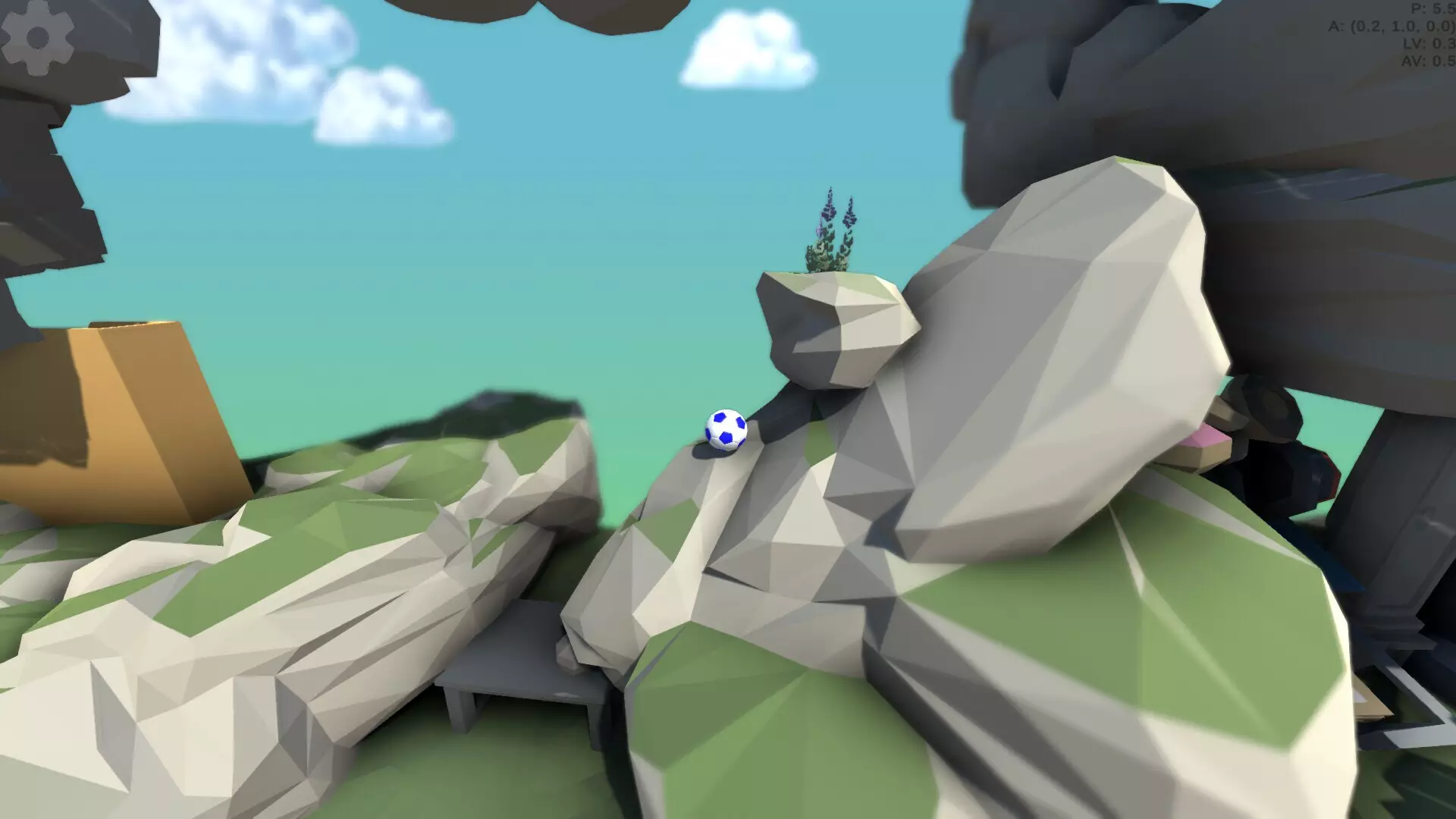Click the AV: 0.5 angular velocity value

coord(1428,62)
